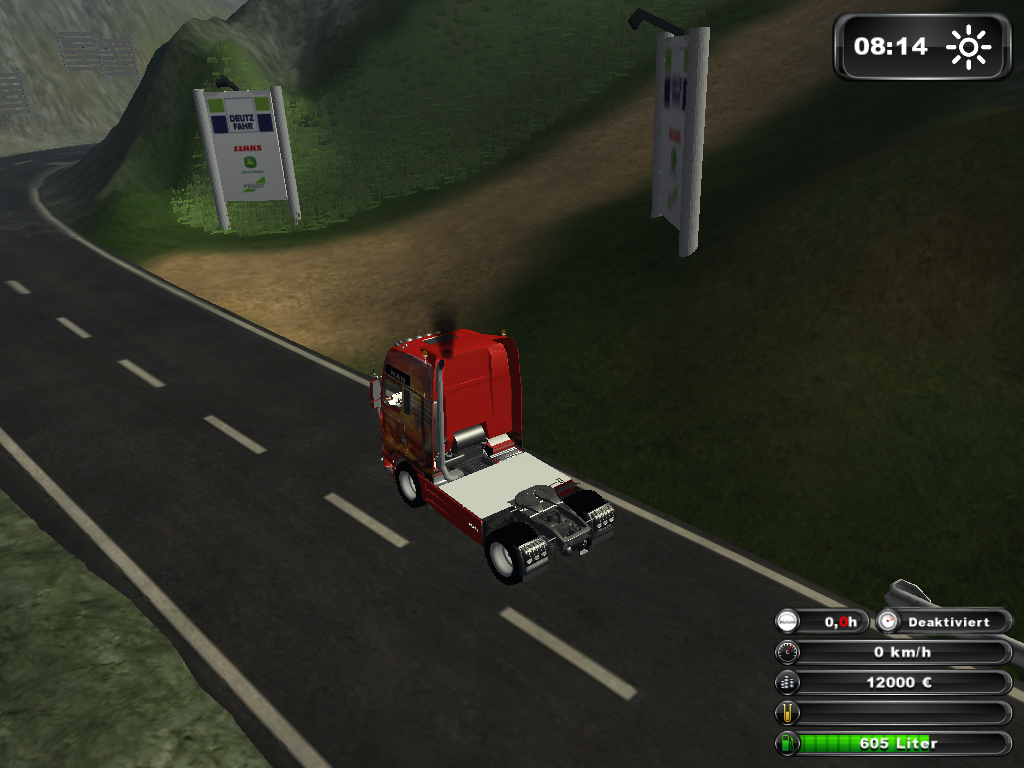1024x768 pixels.
Task: Select the speedometer gauge icon
Action: [x=788, y=653]
